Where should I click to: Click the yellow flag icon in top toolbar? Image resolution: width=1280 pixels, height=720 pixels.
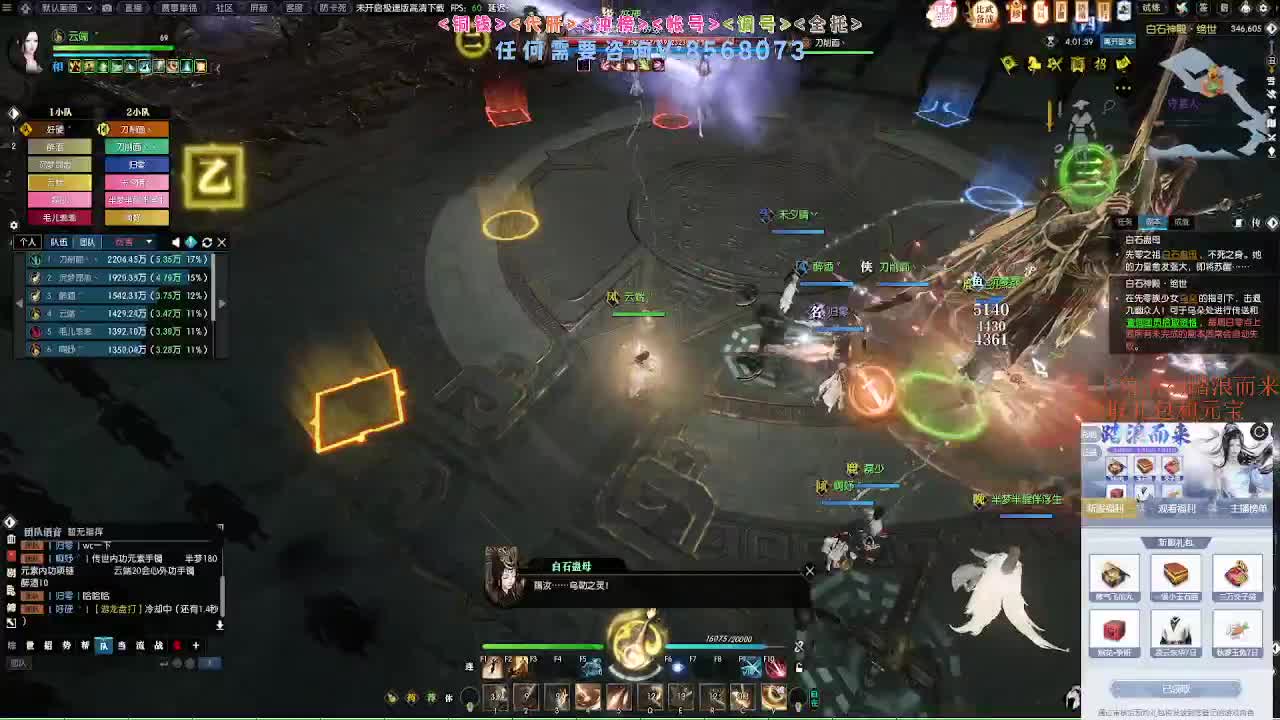tap(1007, 64)
